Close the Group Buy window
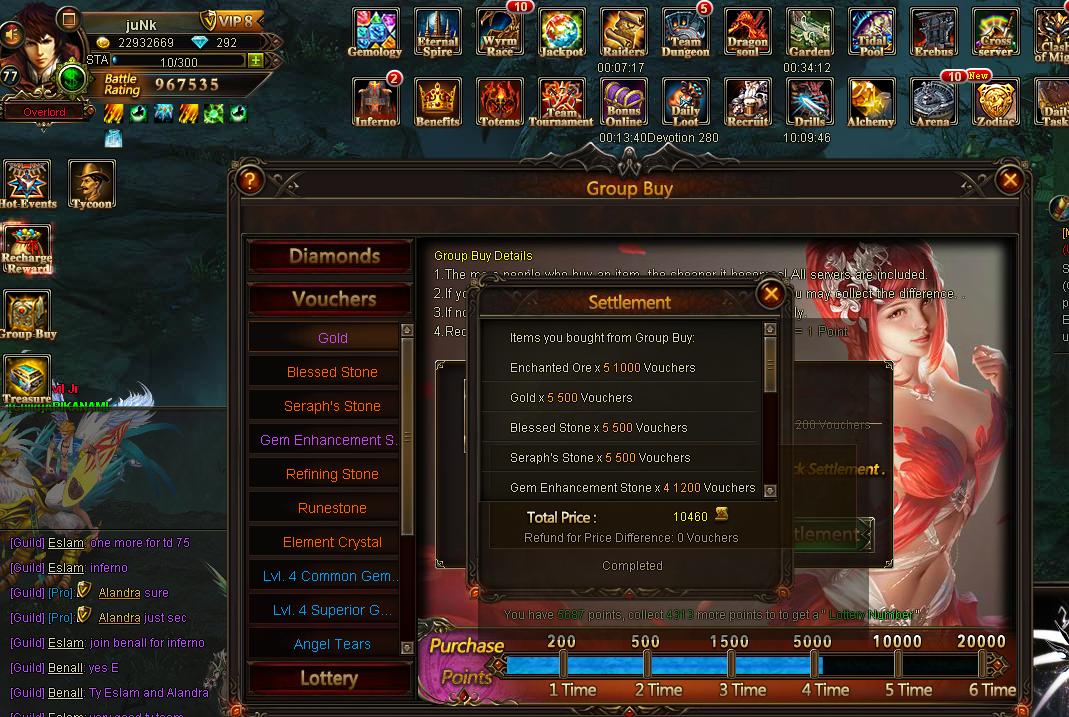This screenshot has height=717, width=1069. click(x=1010, y=180)
